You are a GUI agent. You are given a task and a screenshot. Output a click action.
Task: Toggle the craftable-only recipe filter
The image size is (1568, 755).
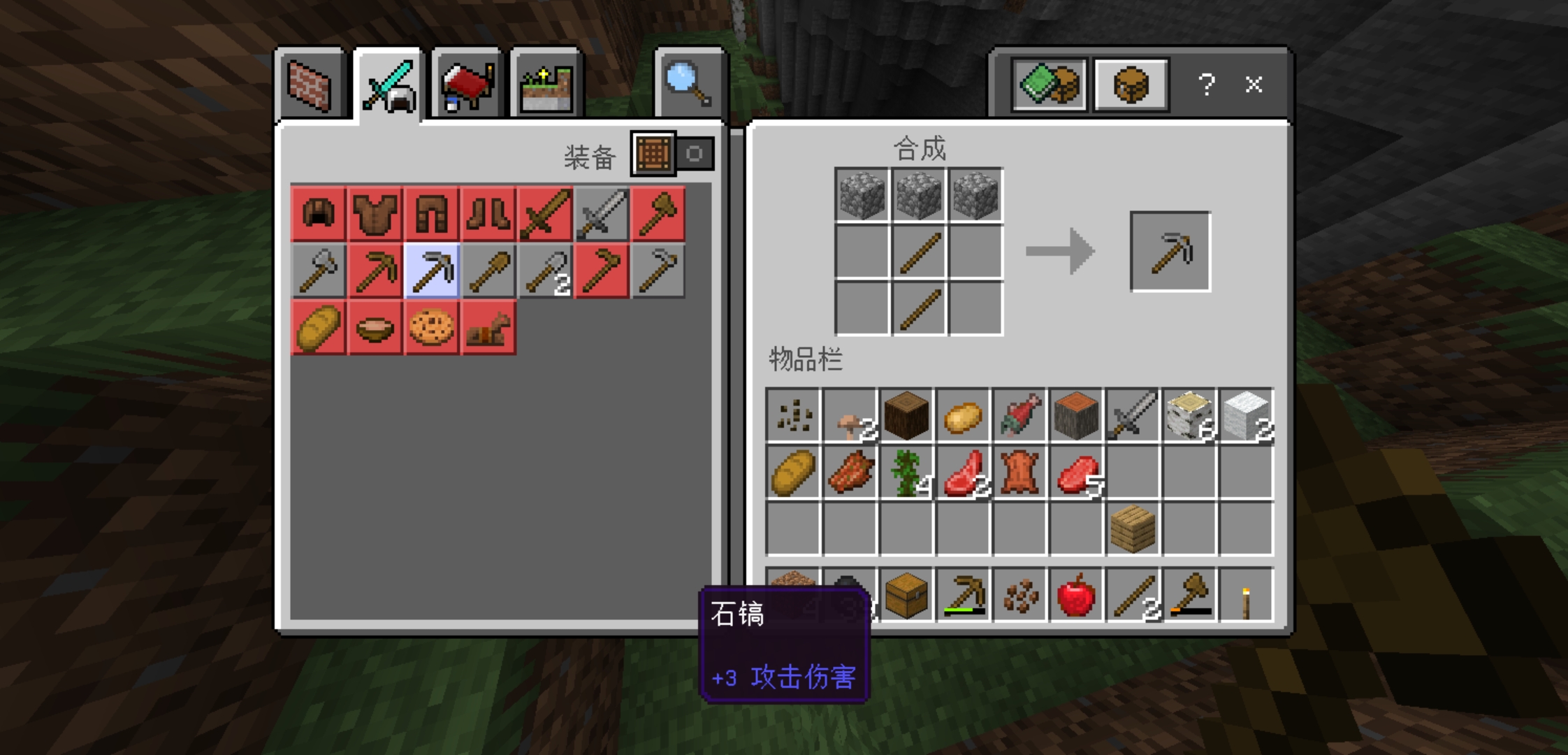coord(672,153)
